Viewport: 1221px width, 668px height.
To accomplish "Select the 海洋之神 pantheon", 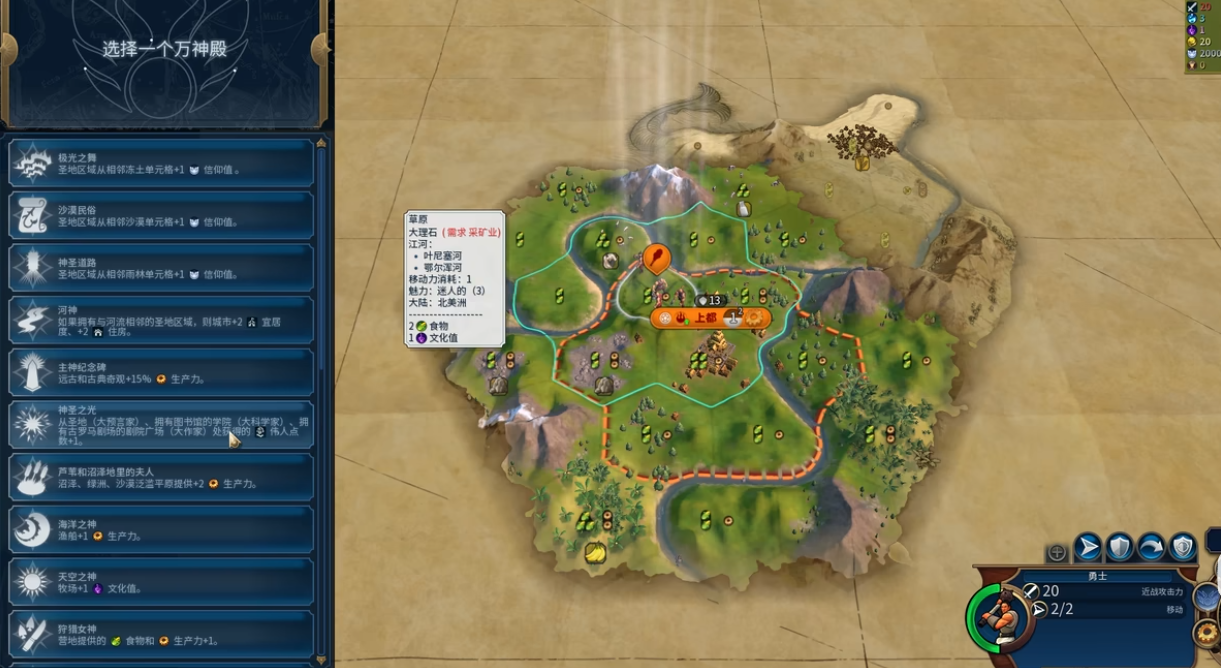I will coord(160,529).
